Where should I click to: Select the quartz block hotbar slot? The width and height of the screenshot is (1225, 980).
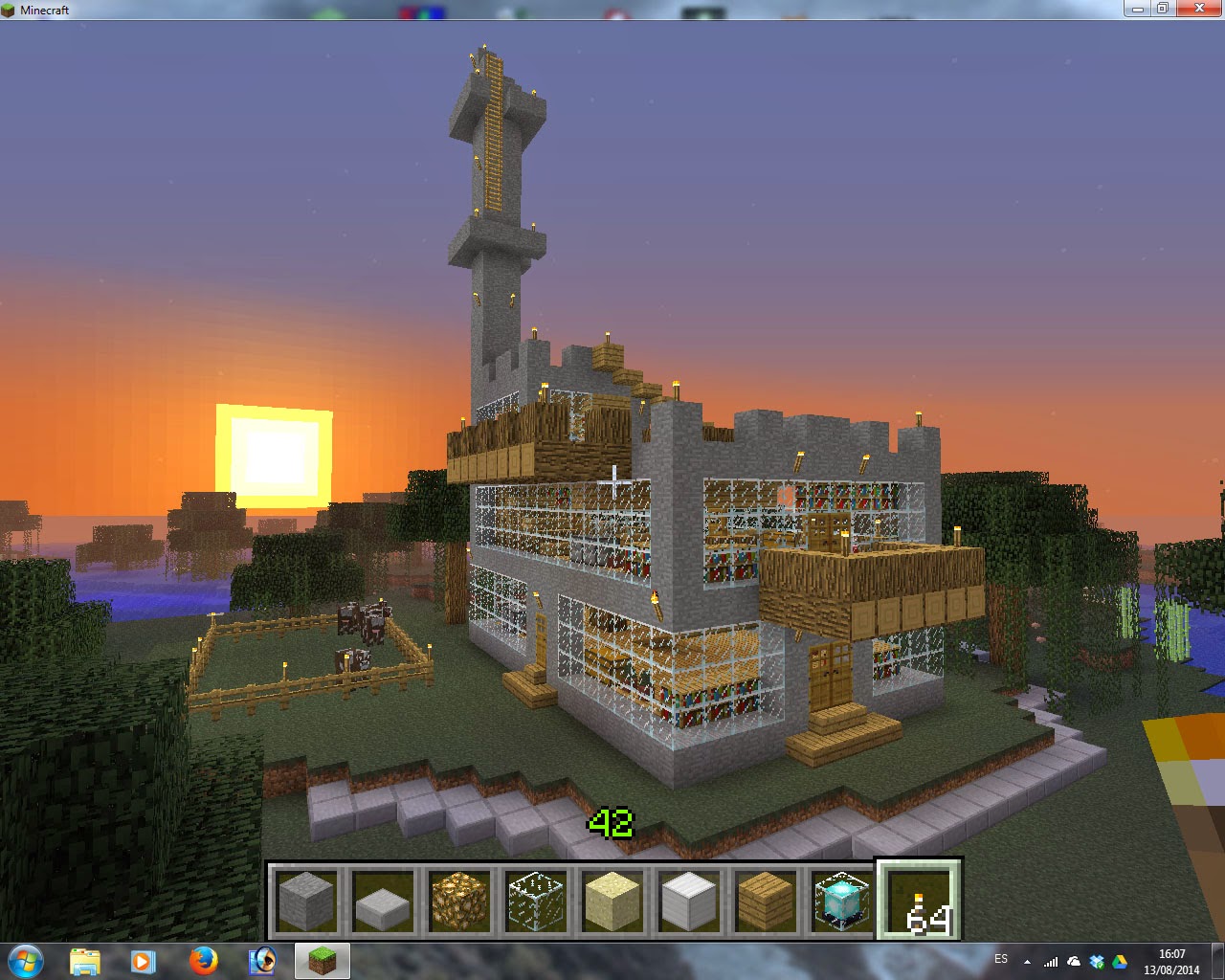click(x=687, y=900)
